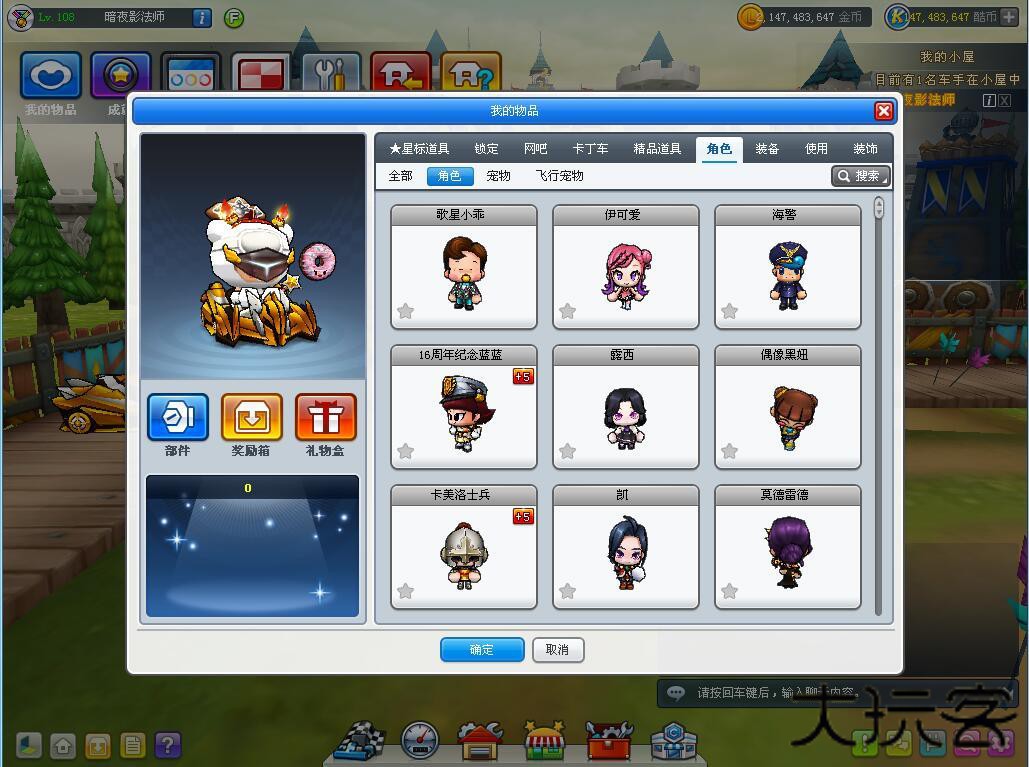Show the 精品道具 tab
1029x767 pixels.
[657, 149]
